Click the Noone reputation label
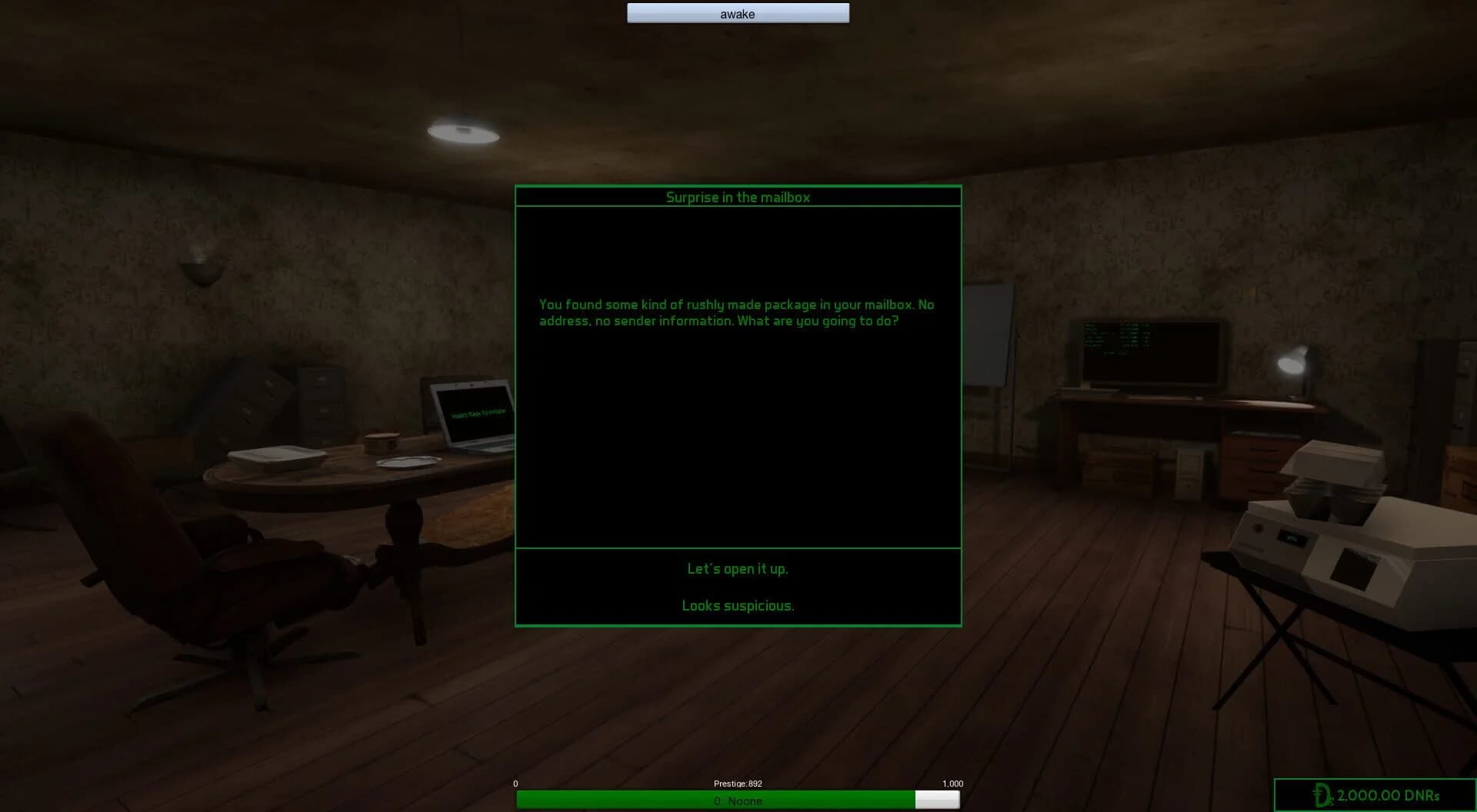Viewport: 1477px width, 812px height. click(737, 800)
